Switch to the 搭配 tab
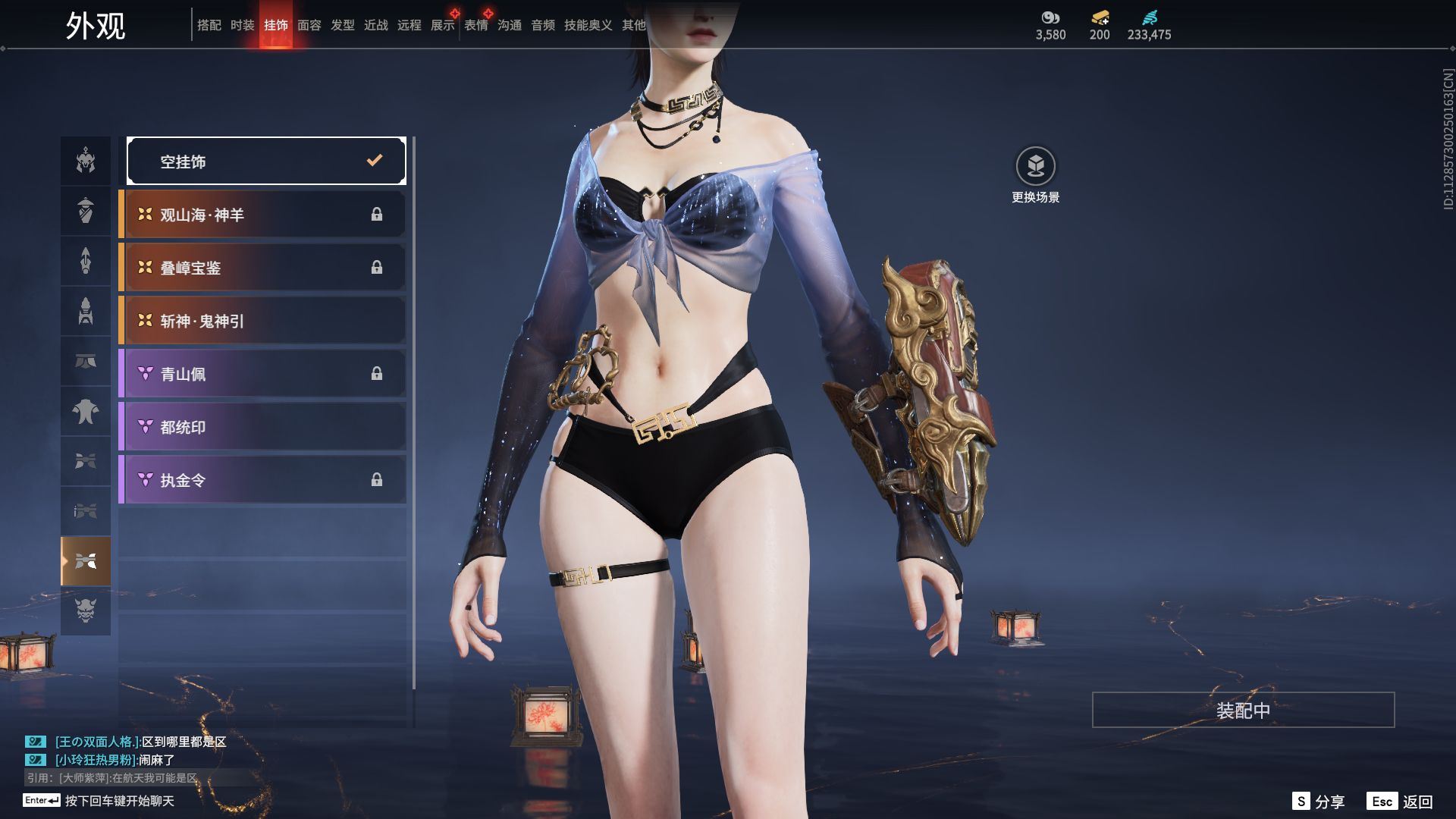 [209, 26]
